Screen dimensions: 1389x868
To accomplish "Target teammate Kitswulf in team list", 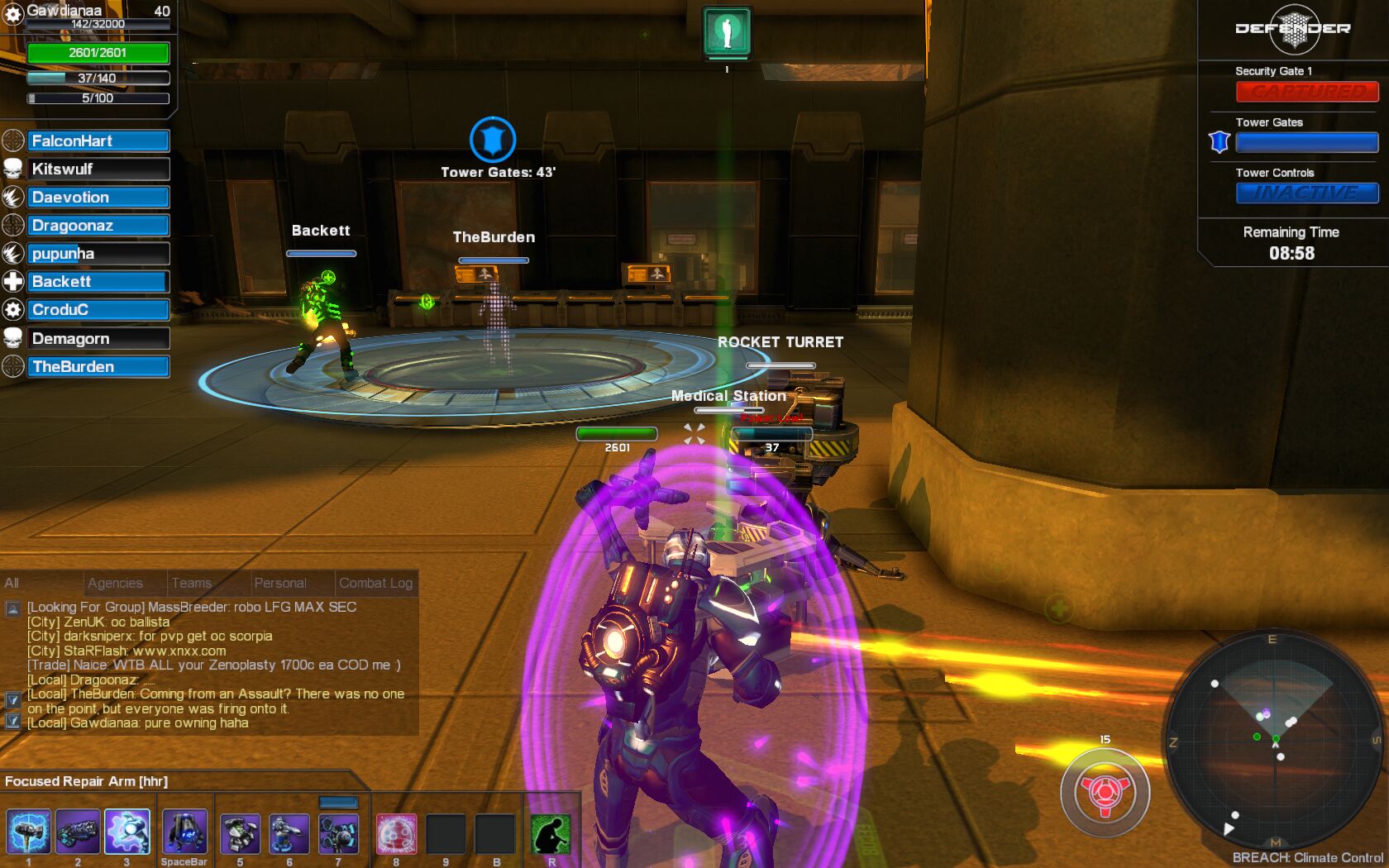I will 98,169.
